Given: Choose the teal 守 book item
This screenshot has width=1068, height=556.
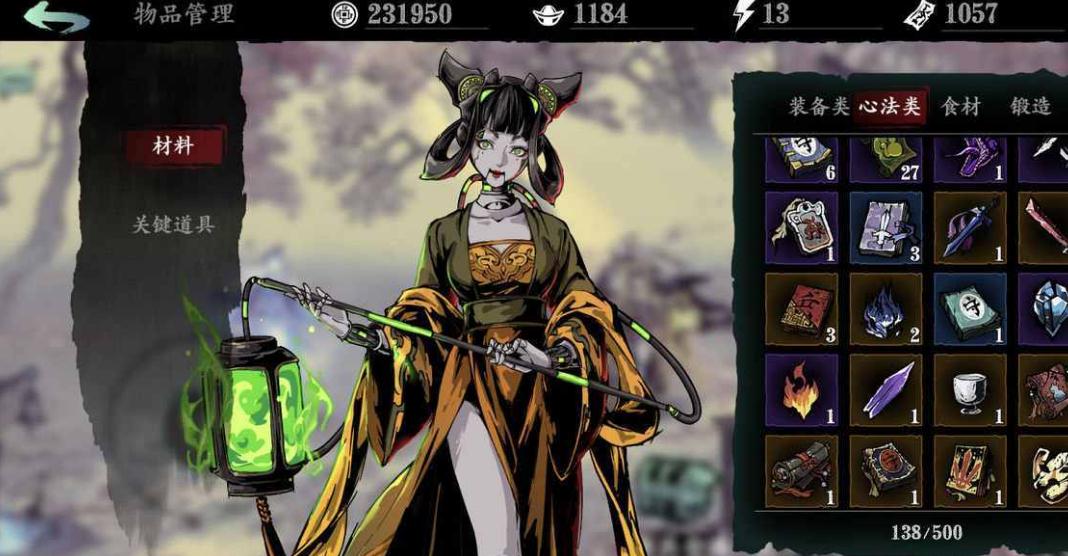Looking at the screenshot, I should pyautogui.click(x=970, y=308).
